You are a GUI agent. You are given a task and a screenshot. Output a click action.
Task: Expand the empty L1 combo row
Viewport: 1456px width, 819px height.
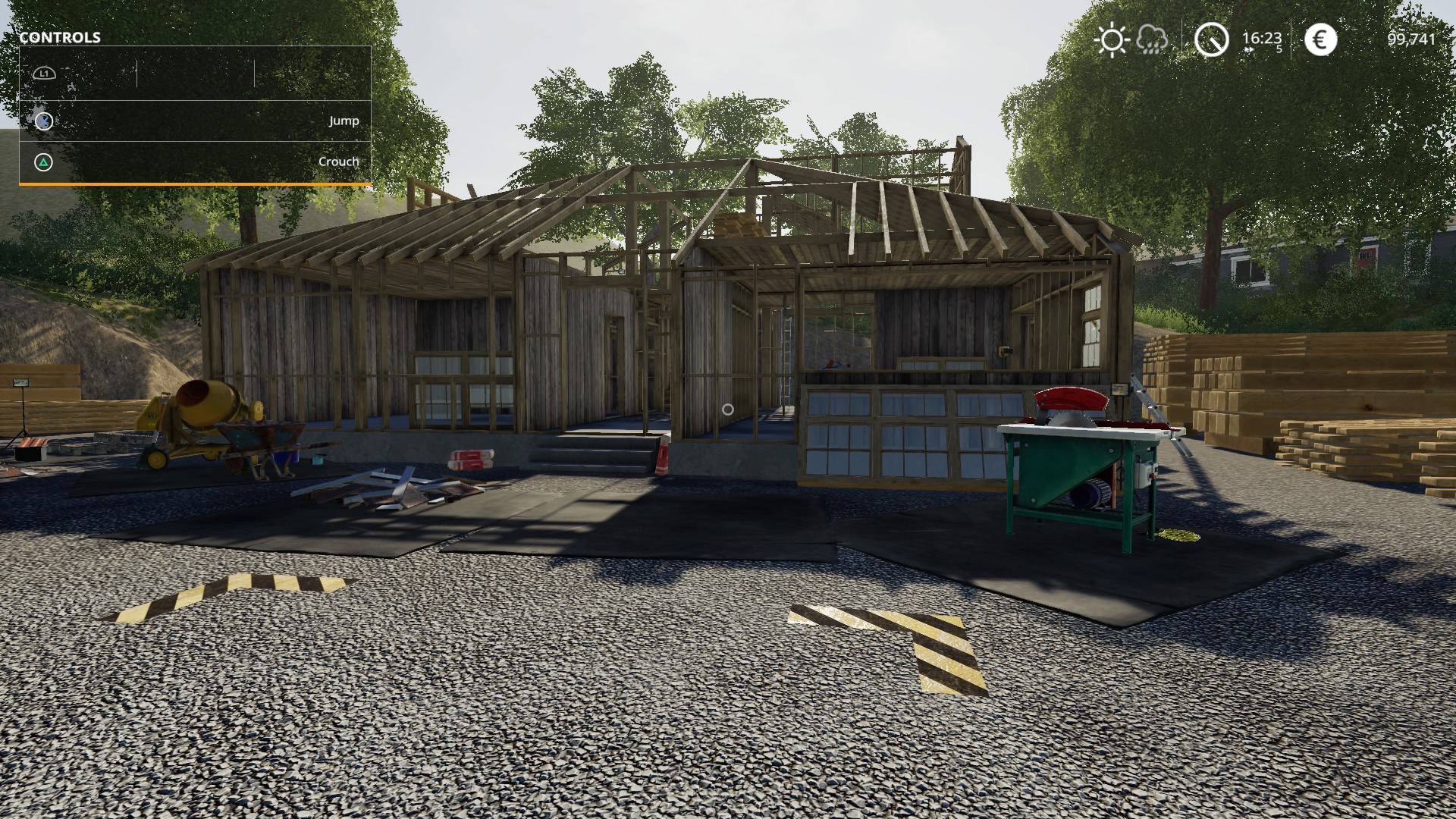pyautogui.click(x=190, y=73)
